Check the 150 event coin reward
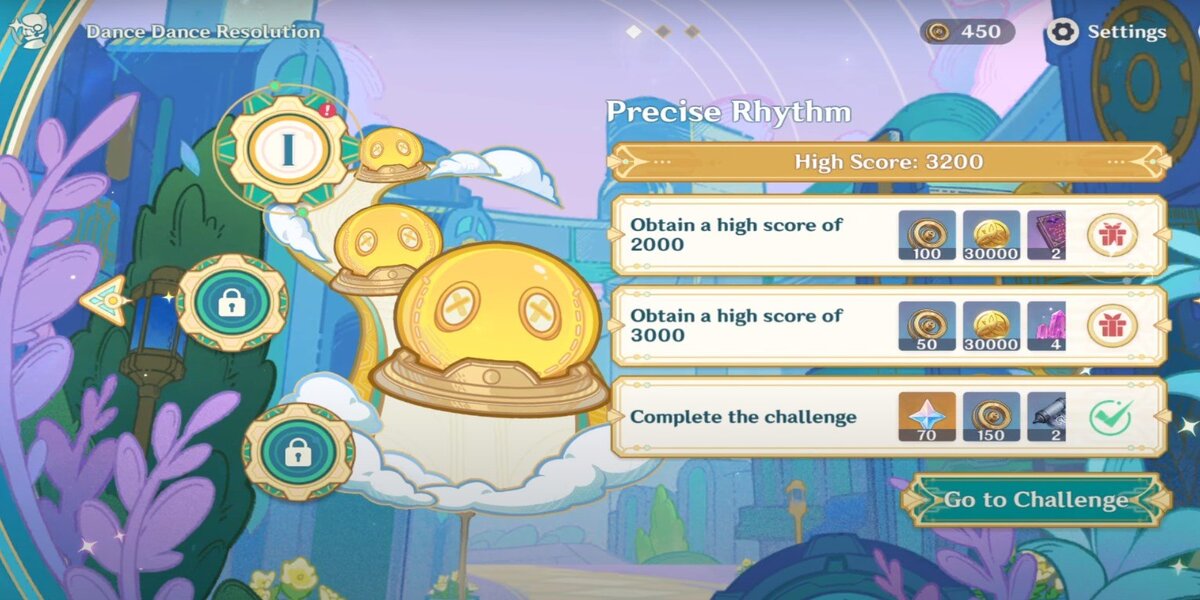 click(991, 416)
